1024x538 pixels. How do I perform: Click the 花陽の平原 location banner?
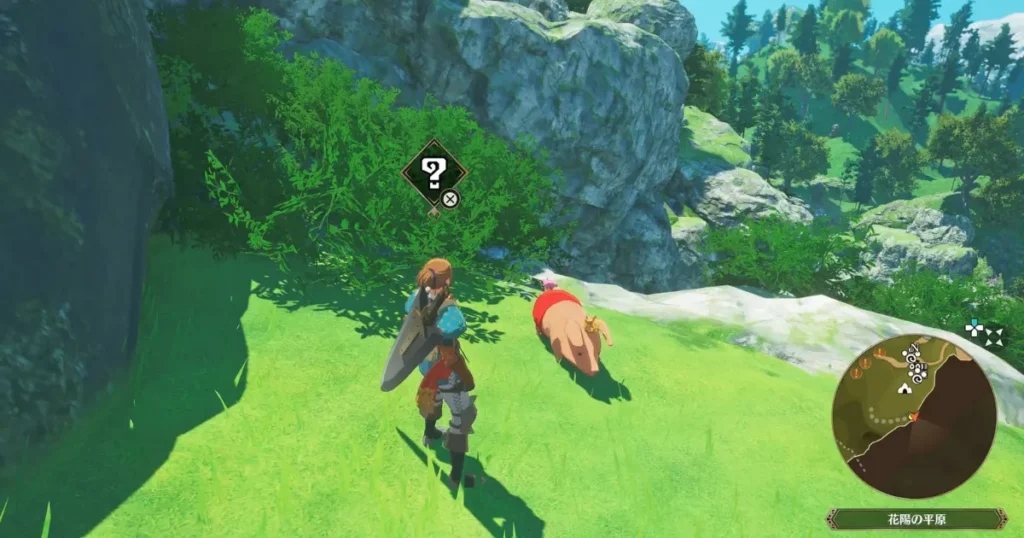(x=915, y=518)
